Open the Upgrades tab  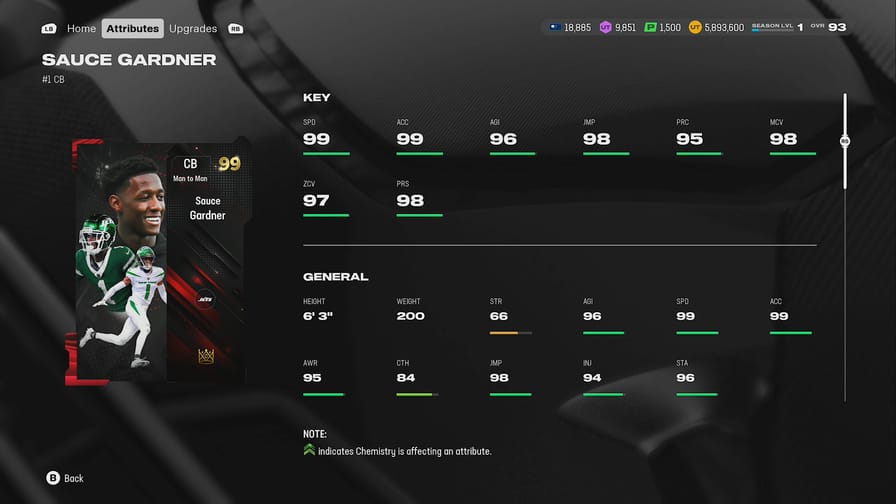point(193,28)
